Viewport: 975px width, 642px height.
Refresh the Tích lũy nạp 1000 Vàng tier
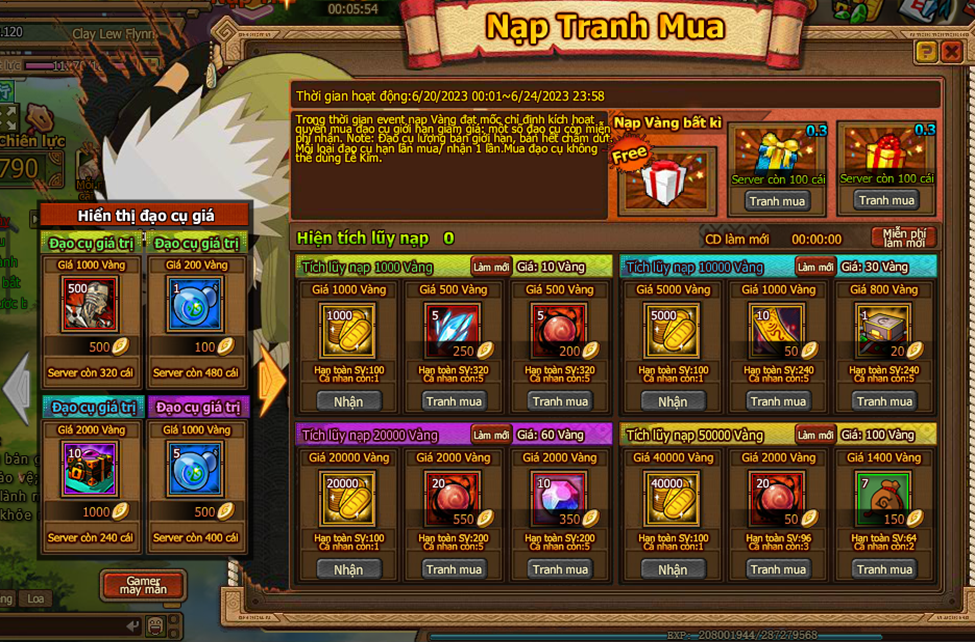(492, 267)
